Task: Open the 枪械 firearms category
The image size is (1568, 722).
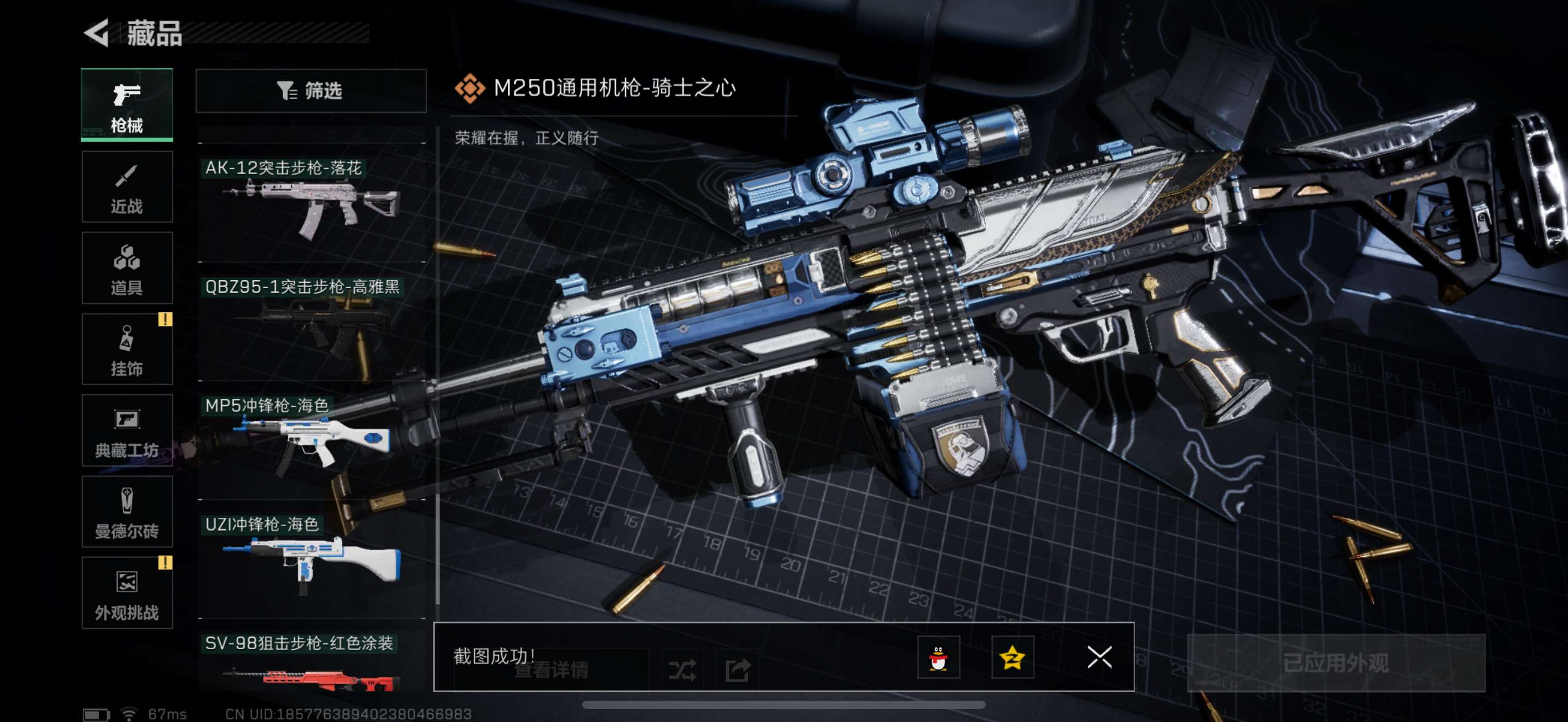Action: click(x=127, y=104)
